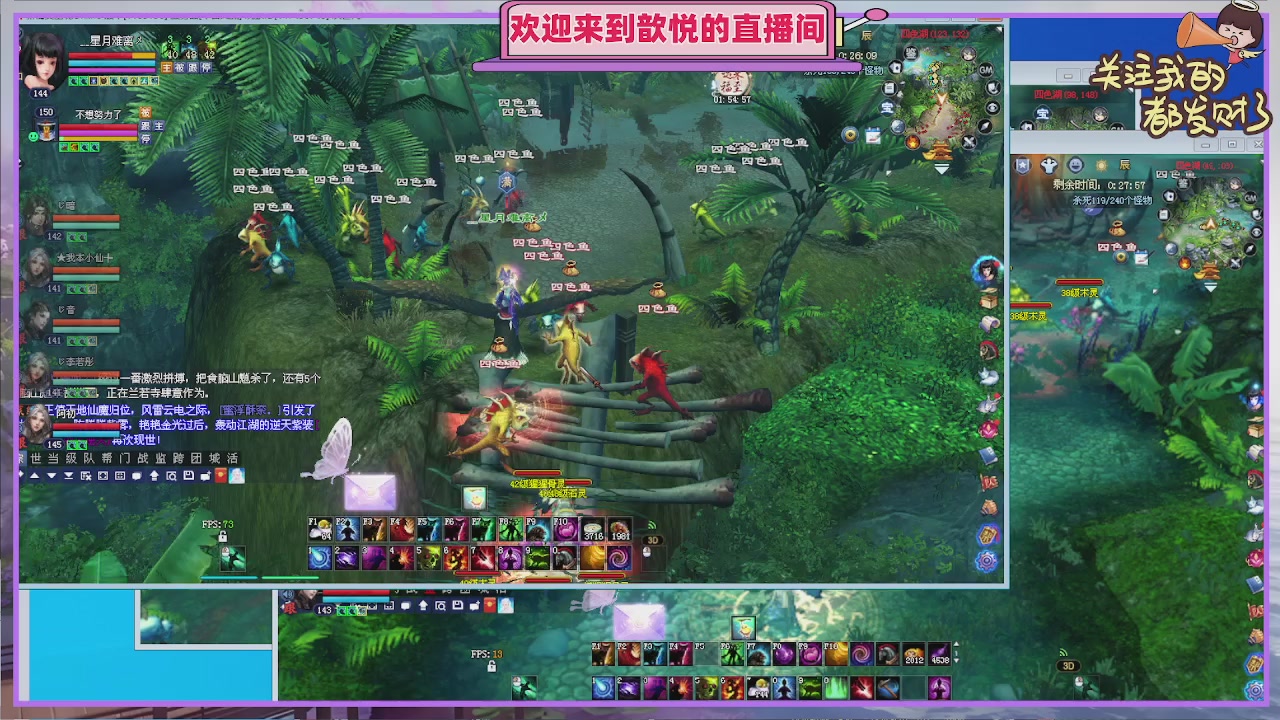
Task: Click the chat scroll-up triangle arrow
Action: (x=34, y=475)
